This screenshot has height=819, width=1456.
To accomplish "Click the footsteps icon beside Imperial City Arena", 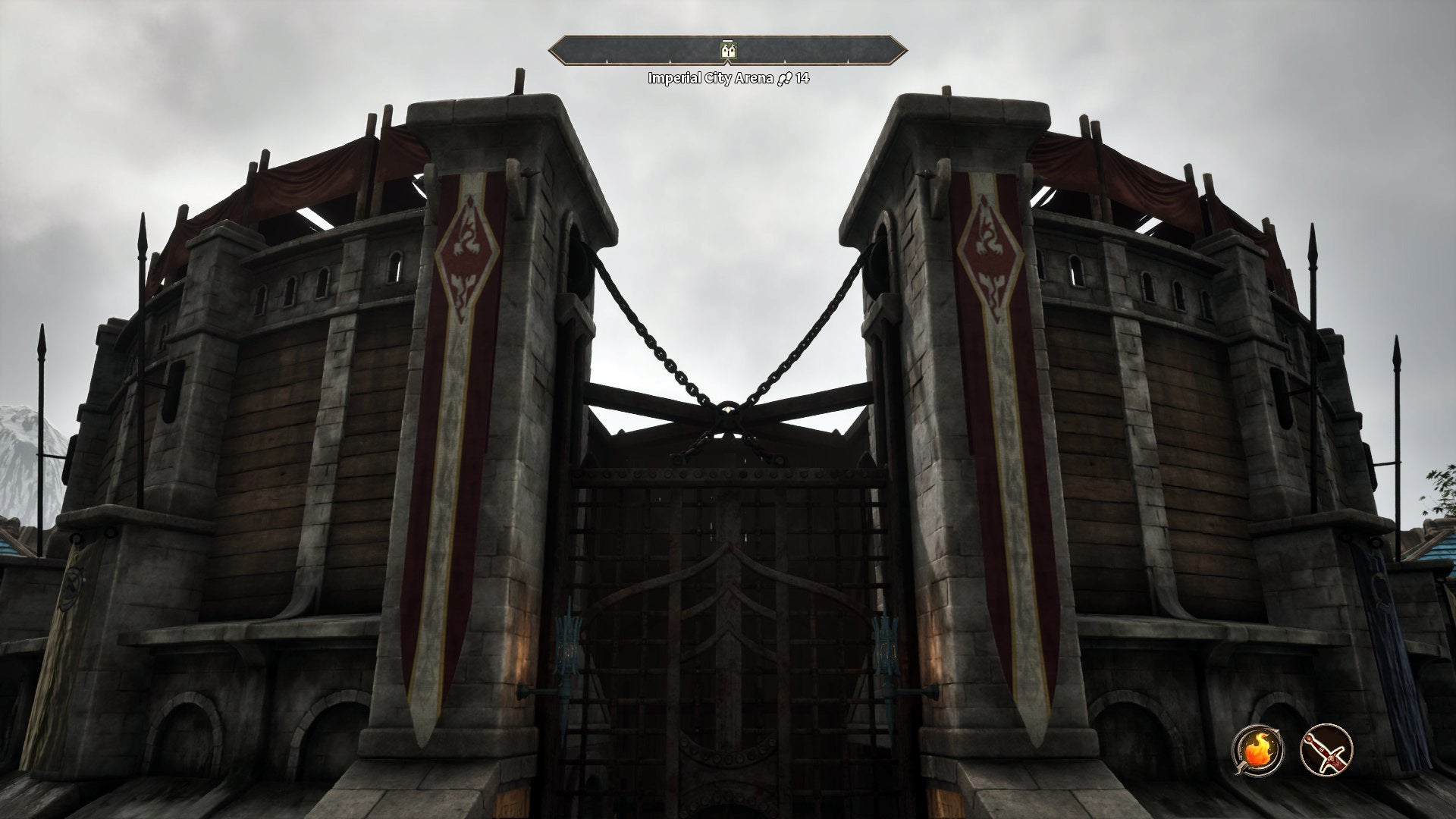I will [786, 77].
